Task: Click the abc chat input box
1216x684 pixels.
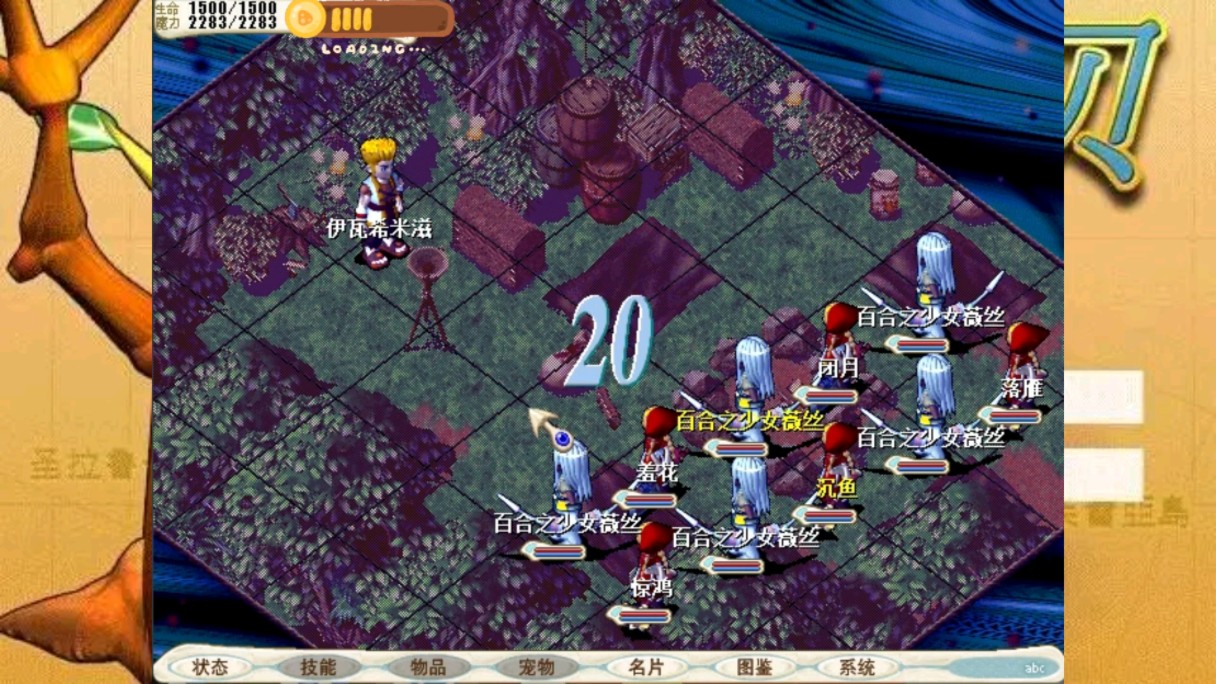Action: (1000, 668)
